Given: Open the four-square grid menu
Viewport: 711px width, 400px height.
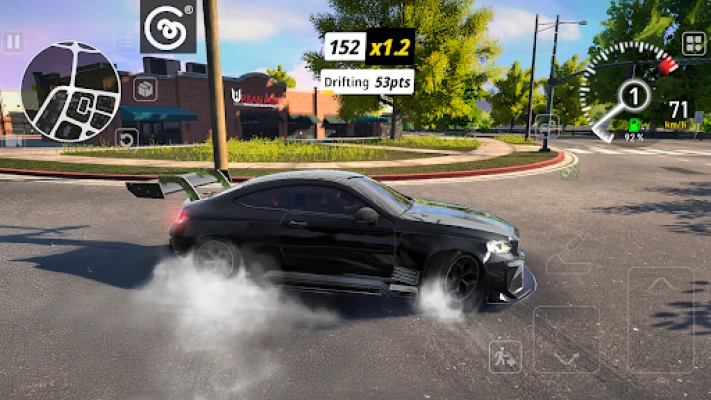Looking at the screenshot, I should [693, 43].
